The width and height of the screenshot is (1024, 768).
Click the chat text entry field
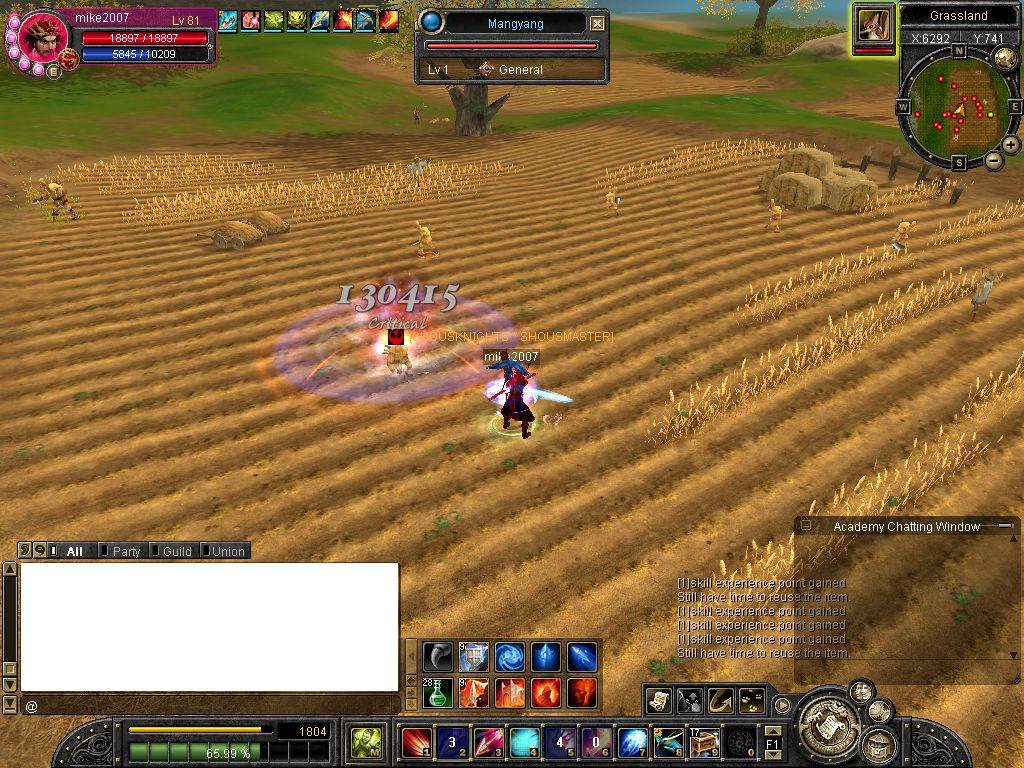click(210, 706)
